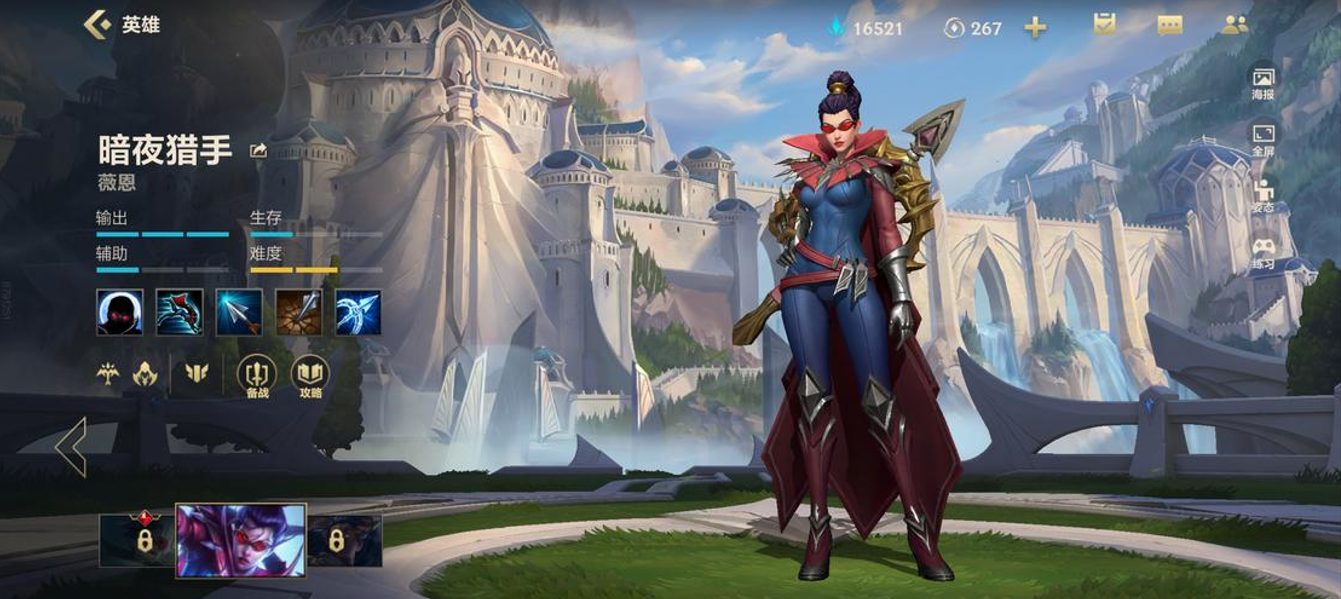The height and width of the screenshot is (599, 1341).
Task: Select the tumble crossbow dash ability icon
Action: (x=179, y=312)
